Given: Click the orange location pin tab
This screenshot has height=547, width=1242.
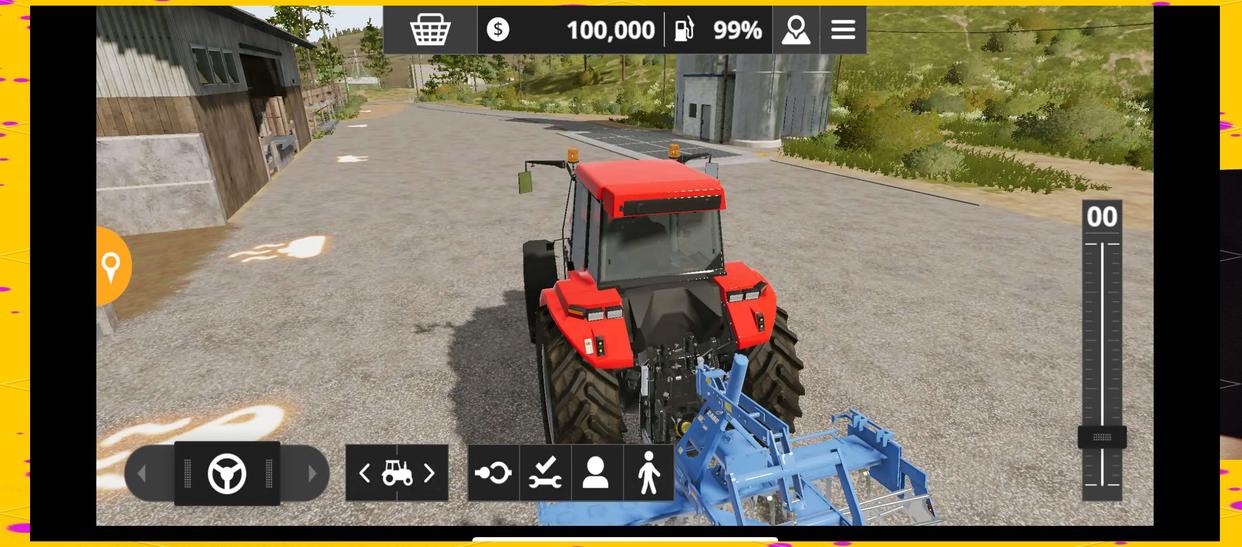Looking at the screenshot, I should click(x=112, y=266).
